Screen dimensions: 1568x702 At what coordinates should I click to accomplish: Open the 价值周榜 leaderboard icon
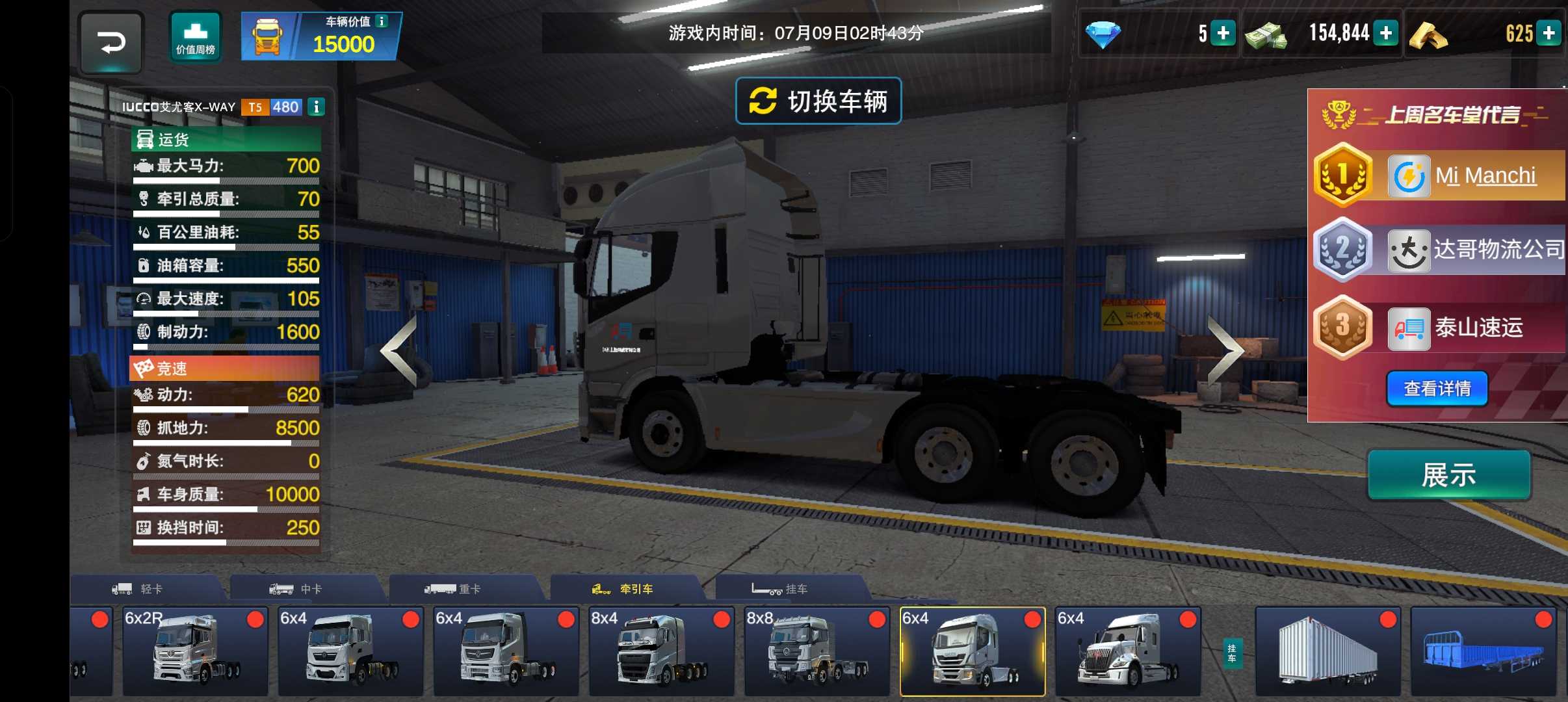pyautogui.click(x=194, y=36)
